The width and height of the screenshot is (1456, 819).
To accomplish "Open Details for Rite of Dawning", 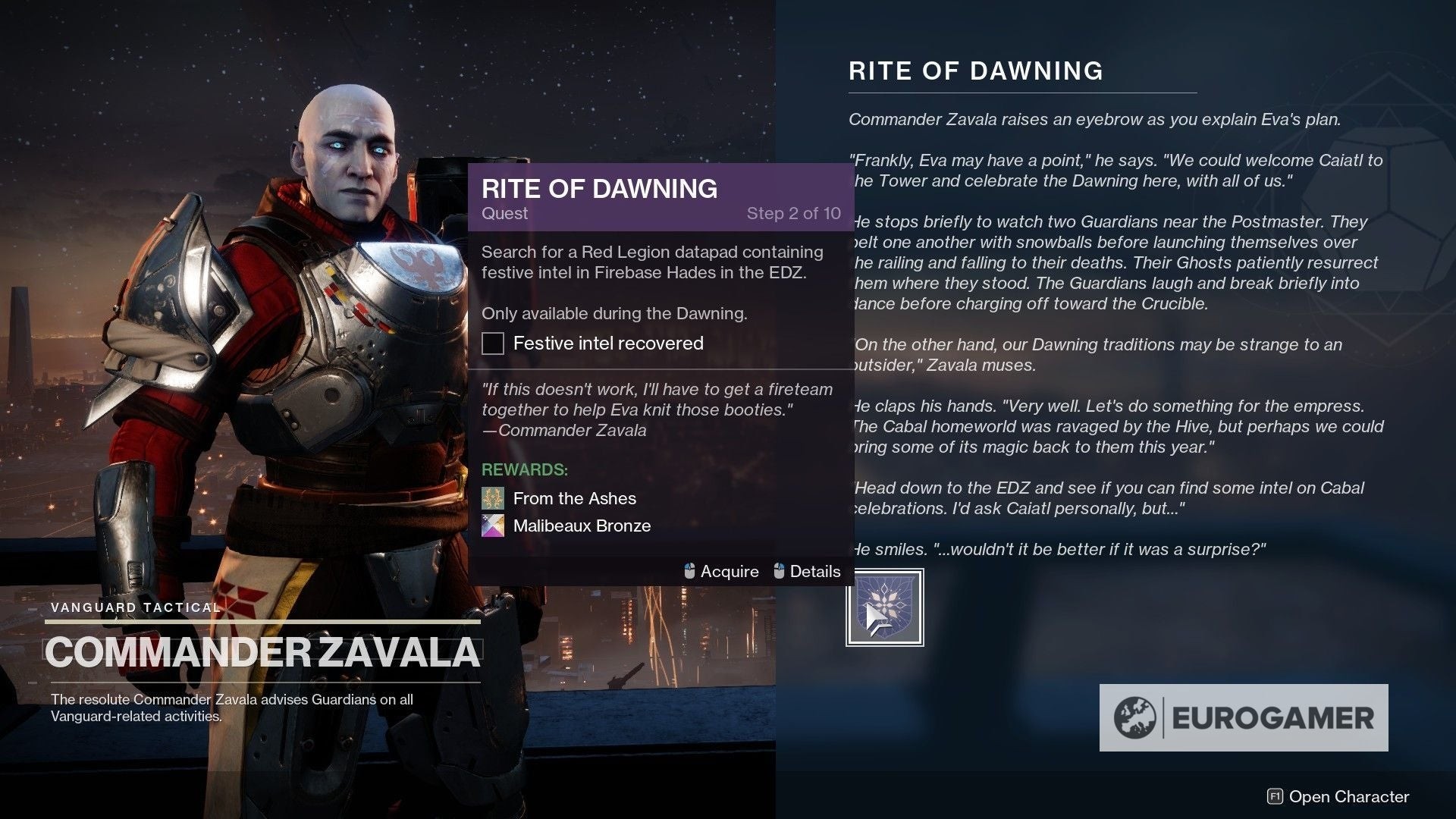I will [817, 571].
